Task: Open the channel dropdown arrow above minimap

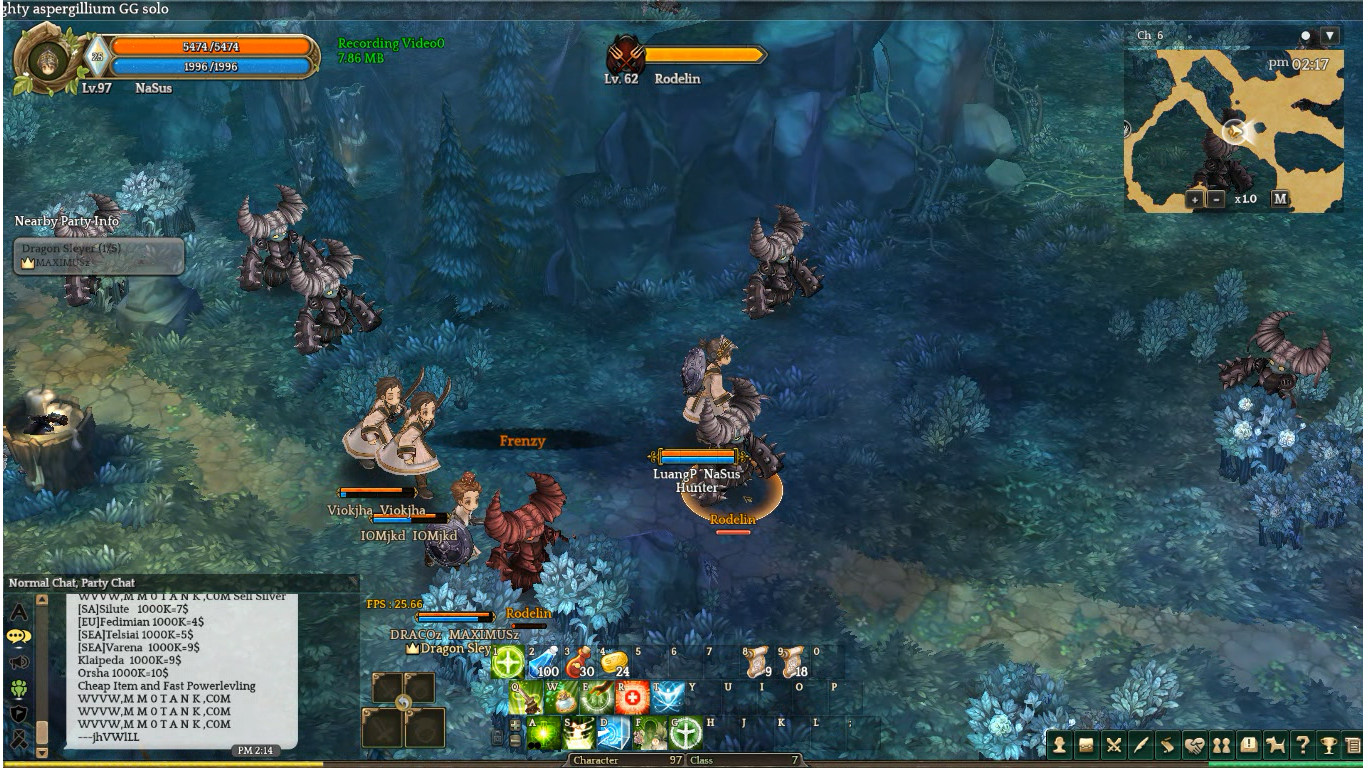Action: (x=1329, y=36)
